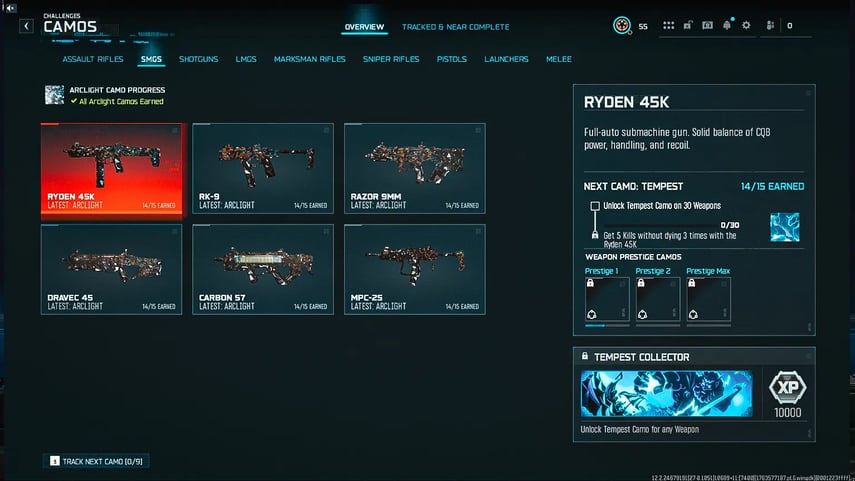Pick the Razor 9mm weapon tile

click(415, 168)
